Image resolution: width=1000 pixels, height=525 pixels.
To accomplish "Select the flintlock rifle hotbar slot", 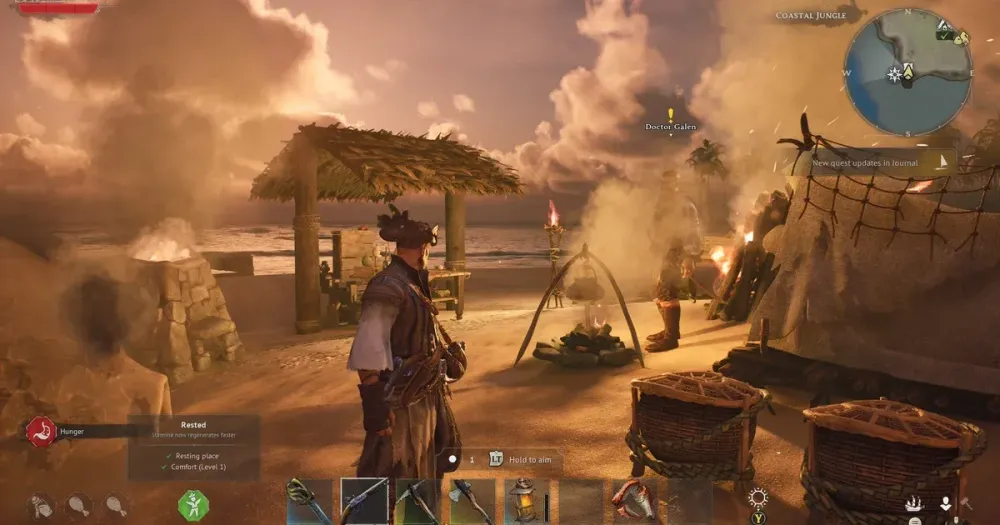I will click(363, 501).
